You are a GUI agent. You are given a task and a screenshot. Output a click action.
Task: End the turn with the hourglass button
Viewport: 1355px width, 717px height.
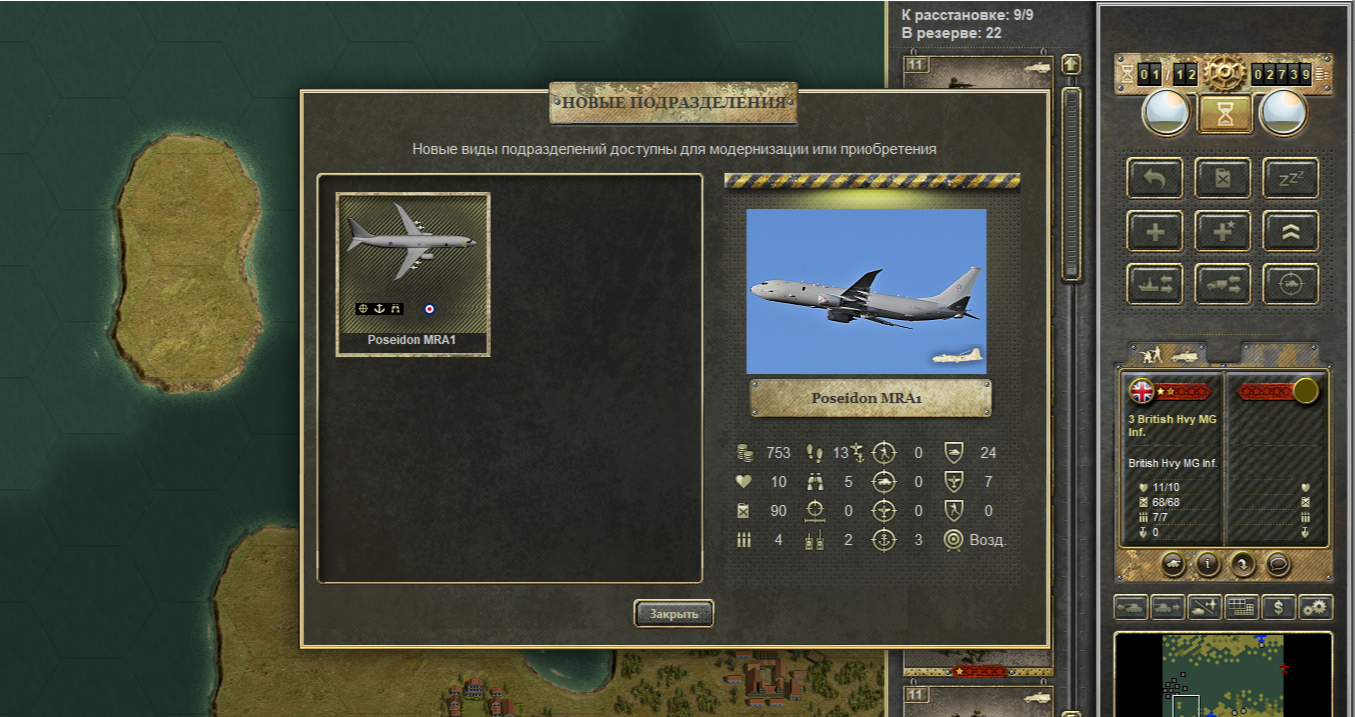tap(1223, 114)
